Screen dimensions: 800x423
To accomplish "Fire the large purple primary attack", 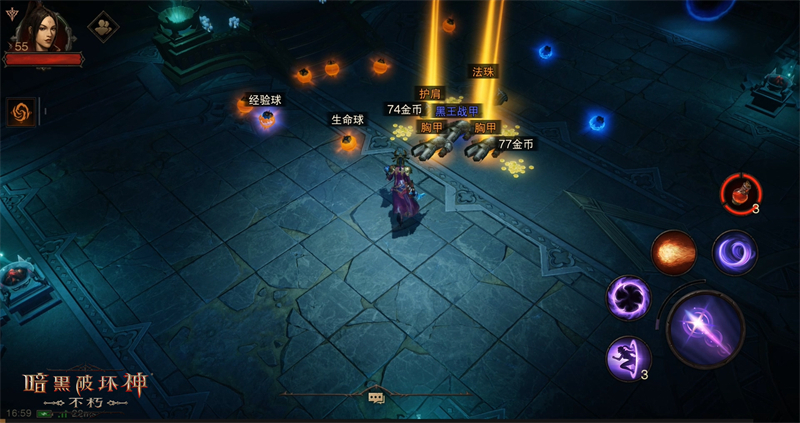I will (x=706, y=329).
